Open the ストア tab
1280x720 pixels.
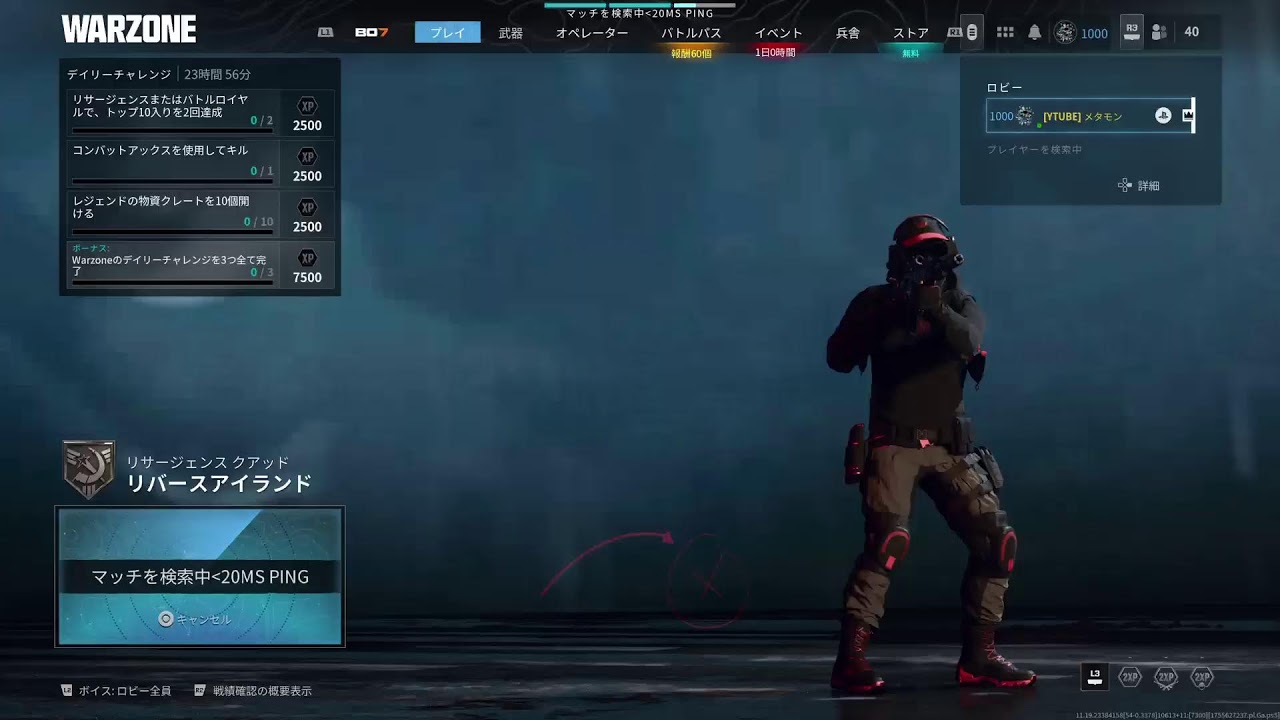910,33
